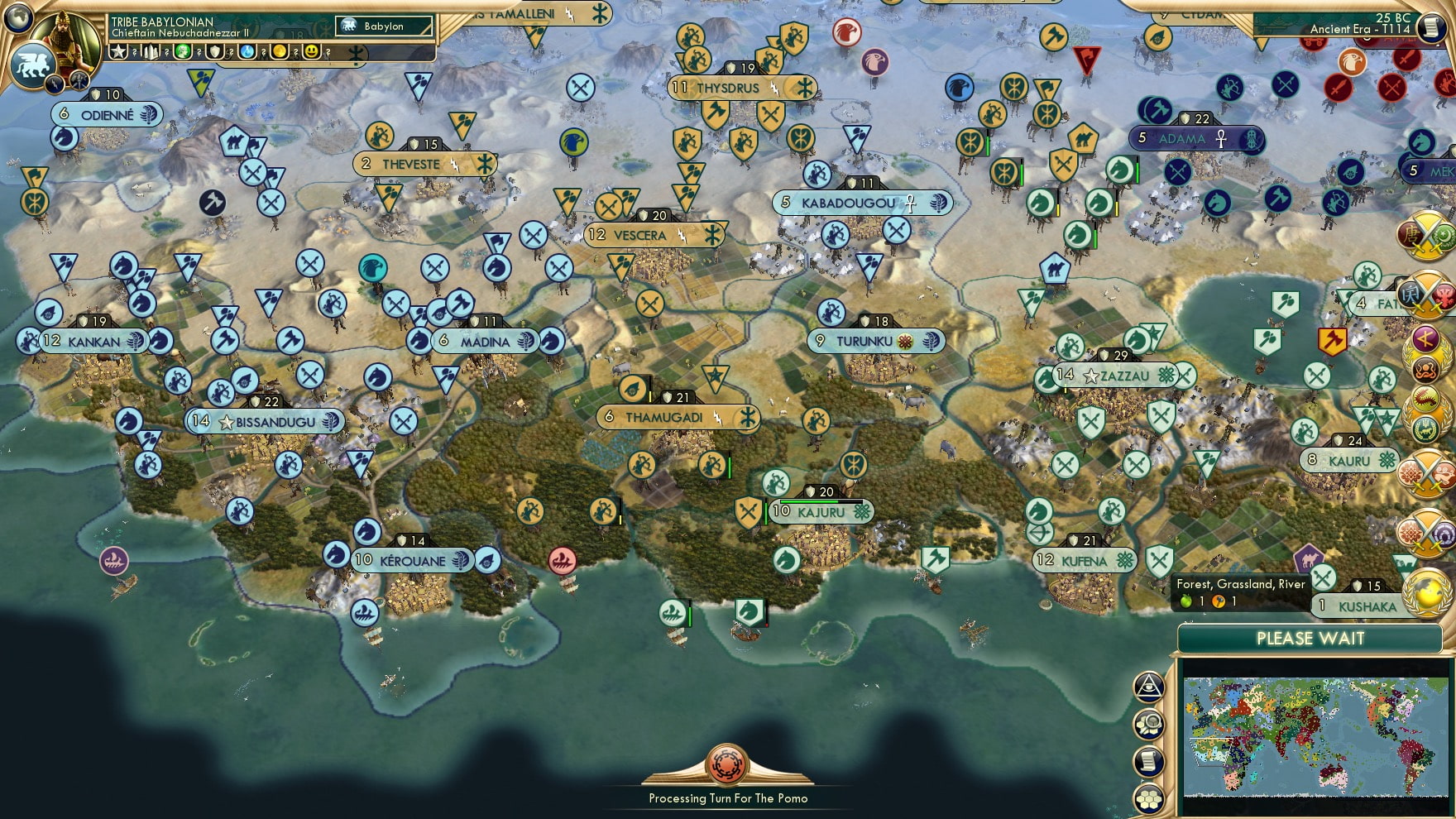Open the notification log scroll icon near minimap
Image resolution: width=1456 pixels, height=819 pixels.
[x=1148, y=760]
